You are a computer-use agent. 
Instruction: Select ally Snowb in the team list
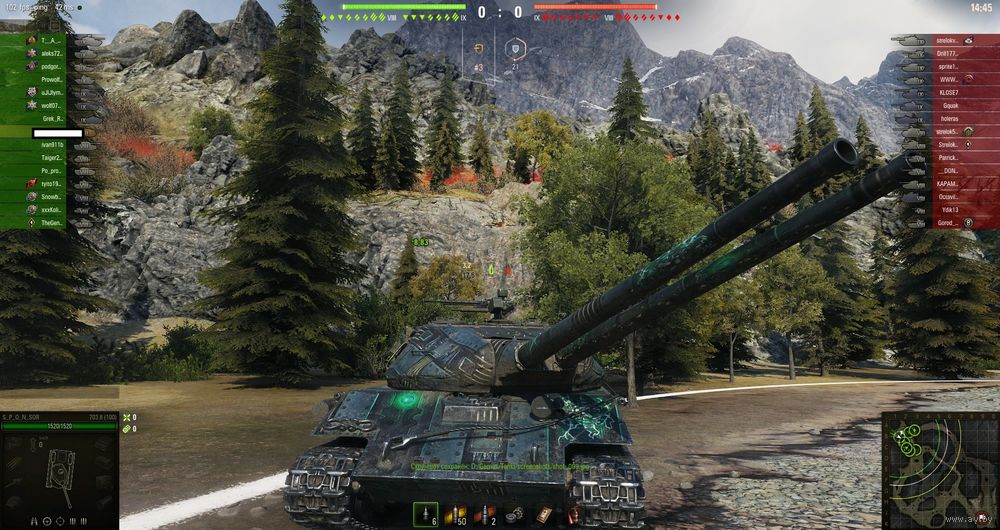pos(52,197)
